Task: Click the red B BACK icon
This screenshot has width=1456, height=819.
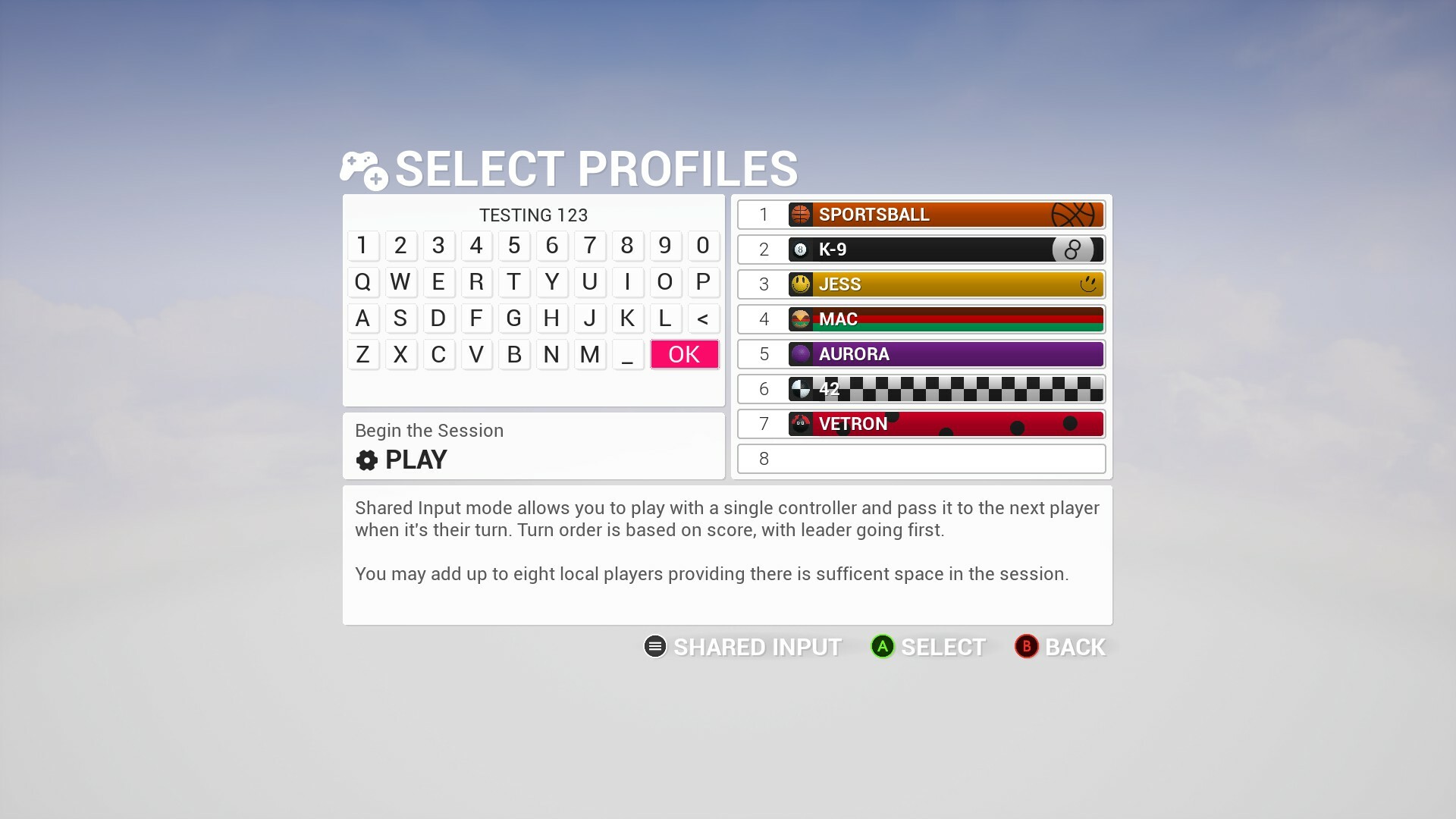Action: coord(1026,647)
